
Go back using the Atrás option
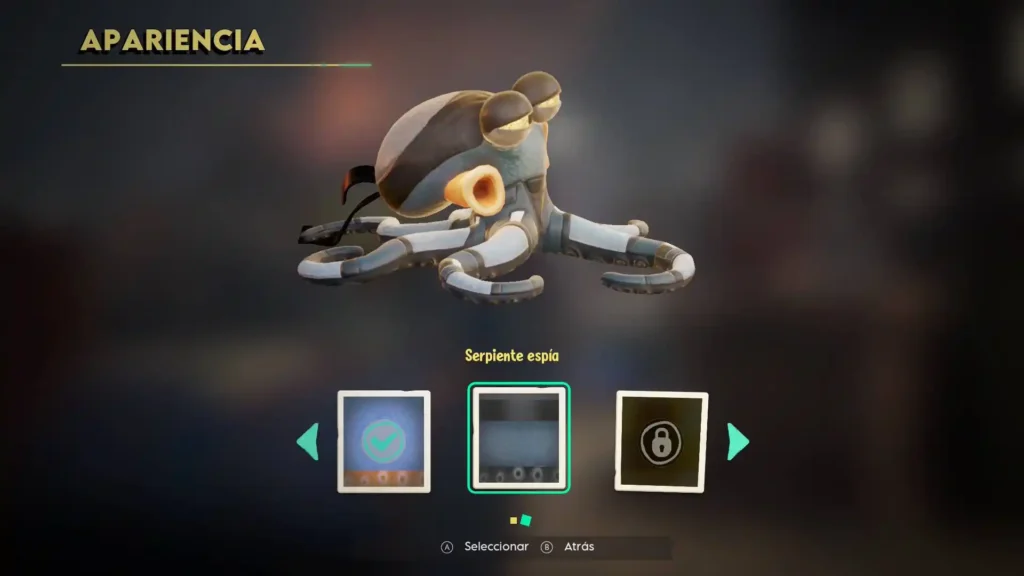568,547
